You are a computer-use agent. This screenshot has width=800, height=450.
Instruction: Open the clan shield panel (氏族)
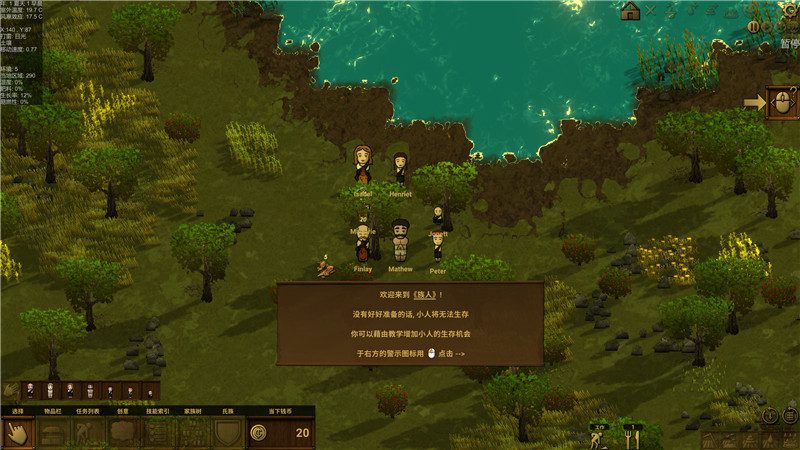228,433
